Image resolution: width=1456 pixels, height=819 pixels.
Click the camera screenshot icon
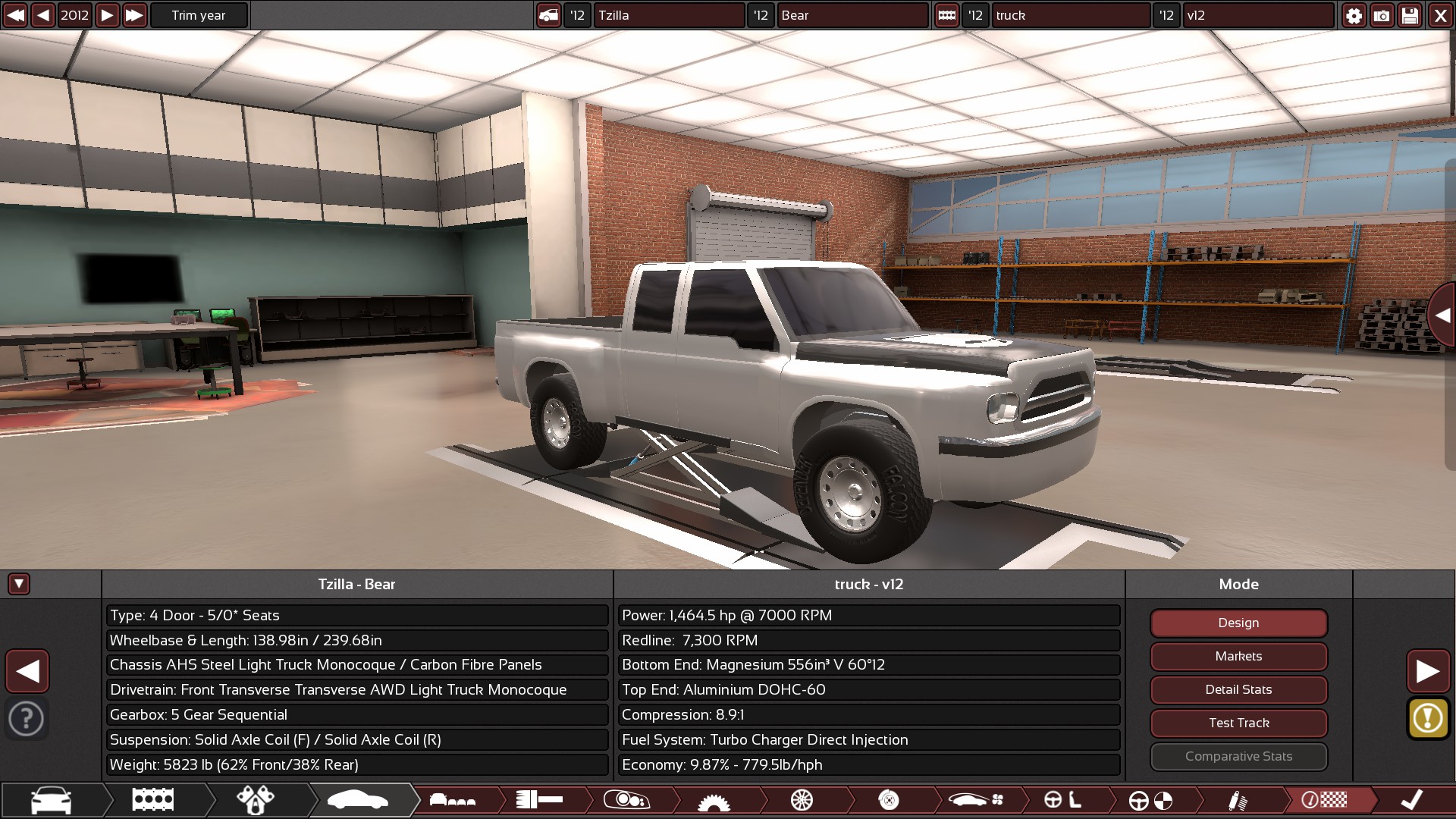[x=1382, y=15]
